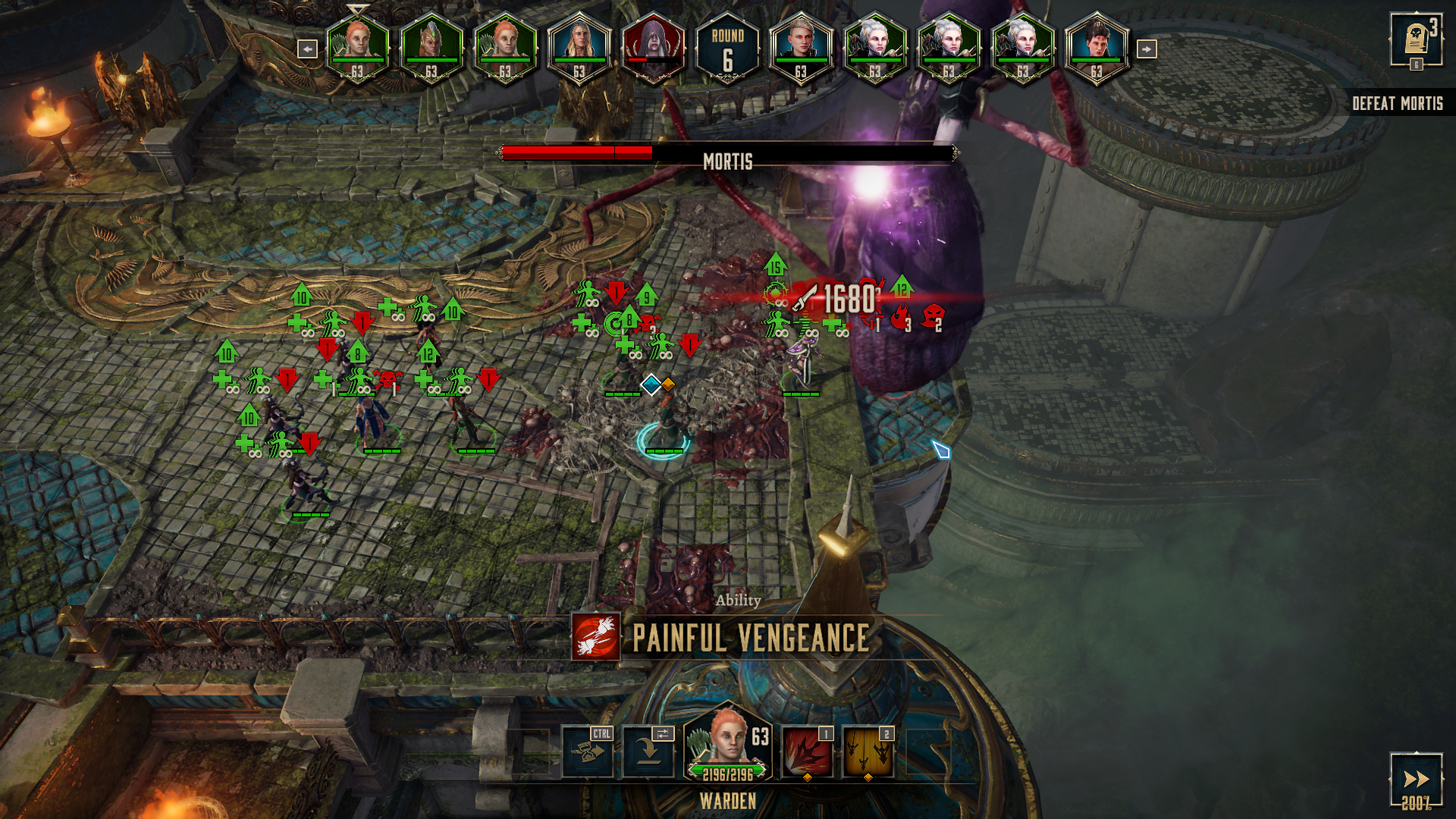This screenshot has height=819, width=1456.
Task: Use the swap down-arrow action slot
Action: coord(648,752)
